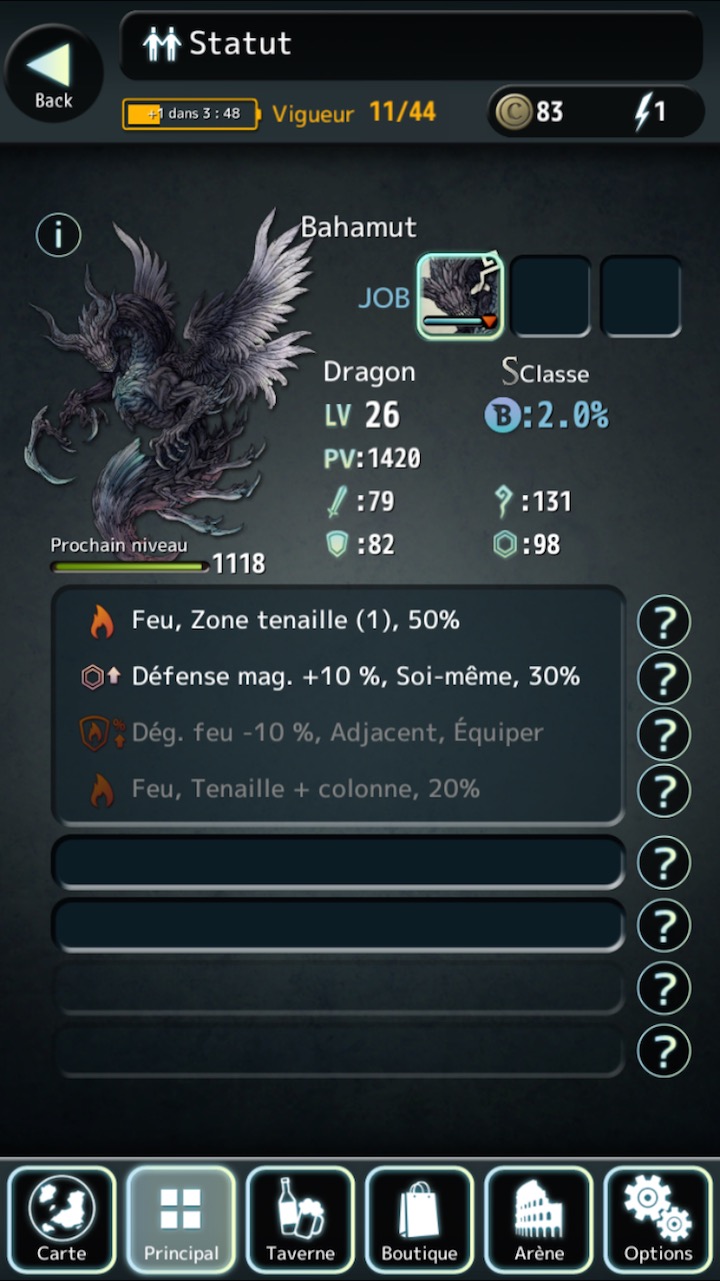Viewport: 720px width, 1281px height.
Task: Show help for Défense mag. +10 % skill
Action: tap(664, 678)
